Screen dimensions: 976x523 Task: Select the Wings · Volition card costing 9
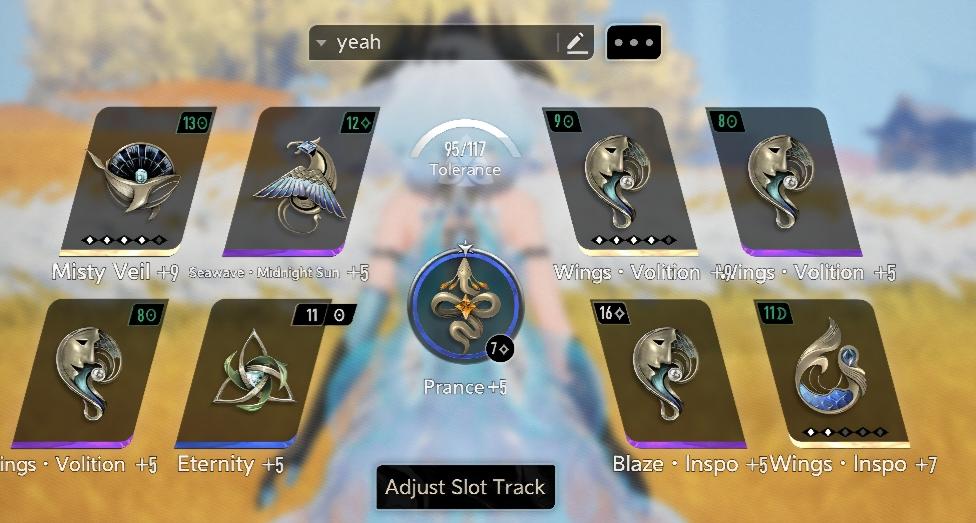[x=616, y=180]
